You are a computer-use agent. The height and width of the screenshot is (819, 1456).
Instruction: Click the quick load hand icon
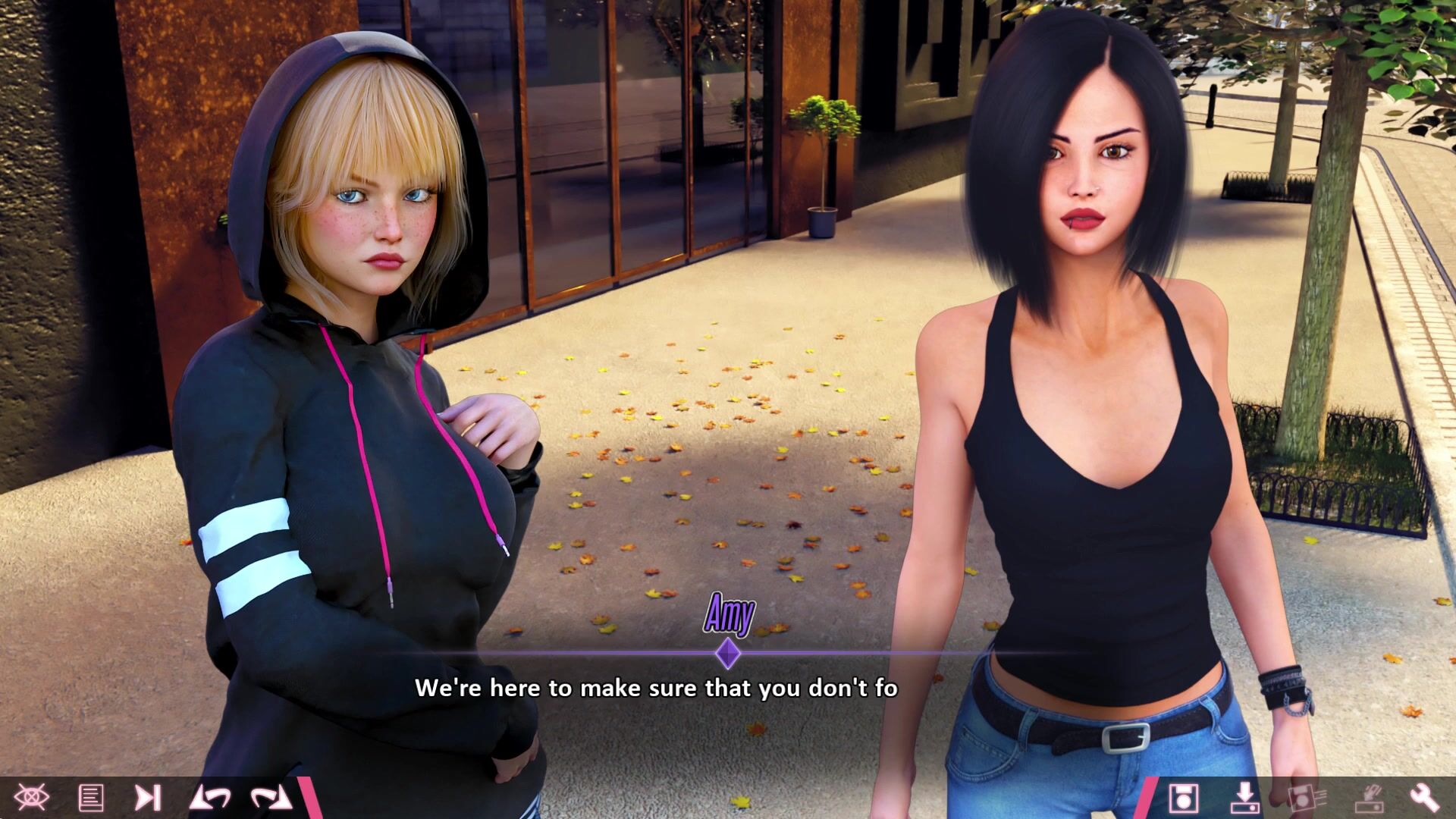[1368, 798]
